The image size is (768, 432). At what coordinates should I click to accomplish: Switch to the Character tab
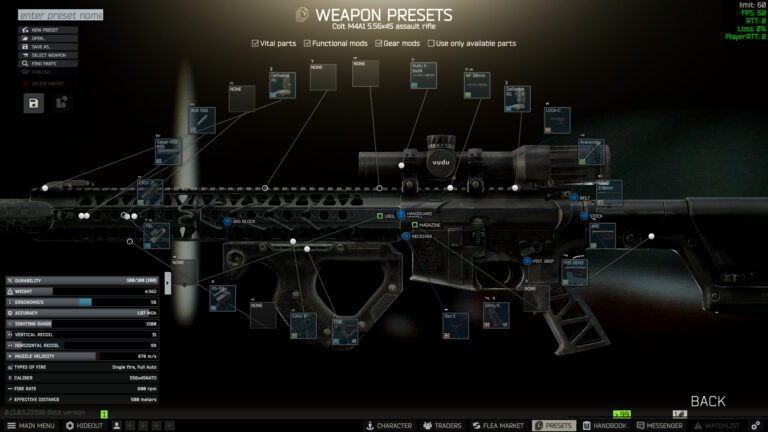pyautogui.click(x=388, y=425)
